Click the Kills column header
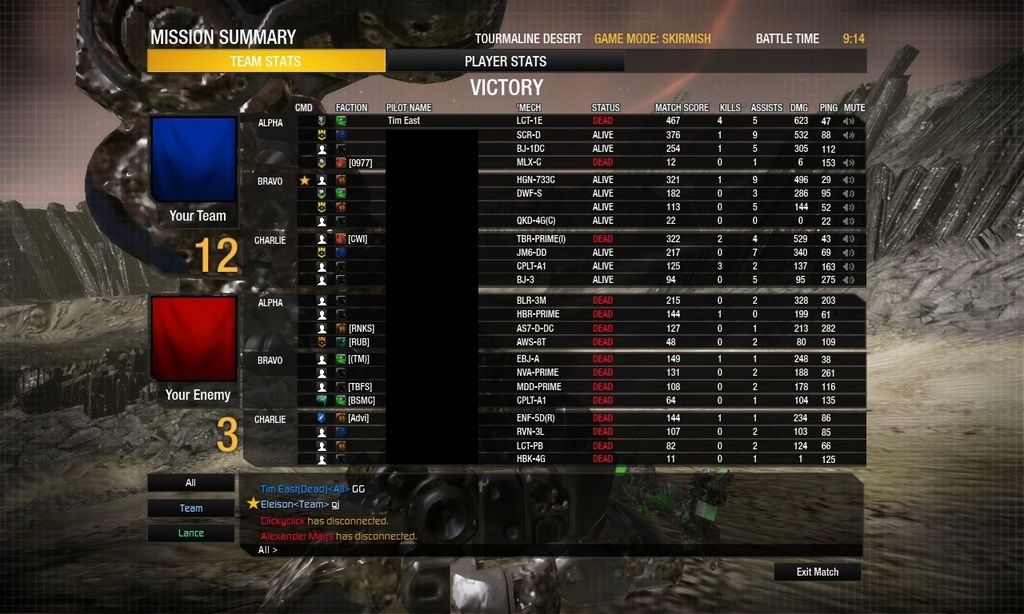This screenshot has width=1024, height=614. click(730, 107)
